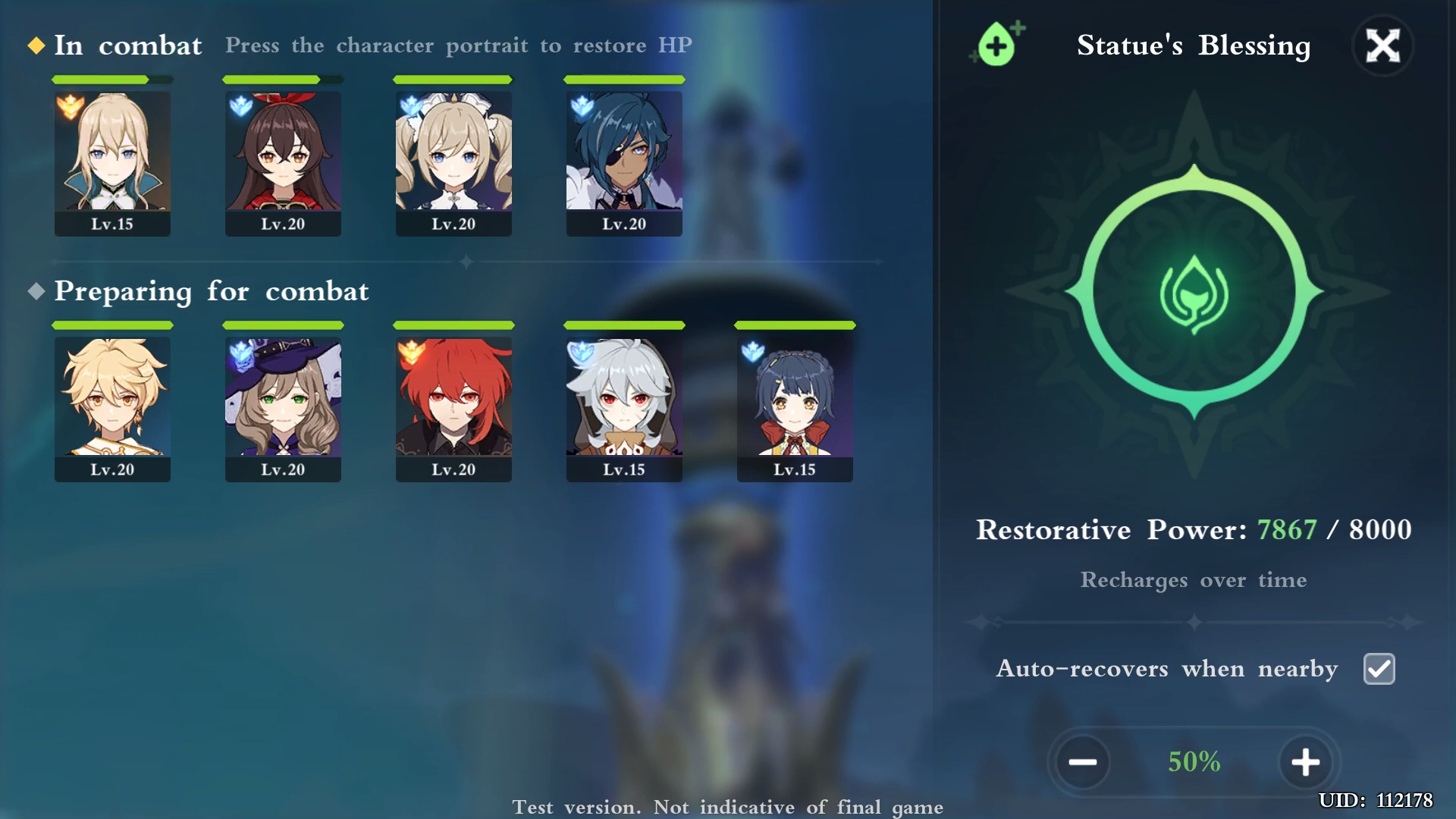Heal the Lv.15 Jean in combat
The width and height of the screenshot is (1456, 819).
coord(111,159)
